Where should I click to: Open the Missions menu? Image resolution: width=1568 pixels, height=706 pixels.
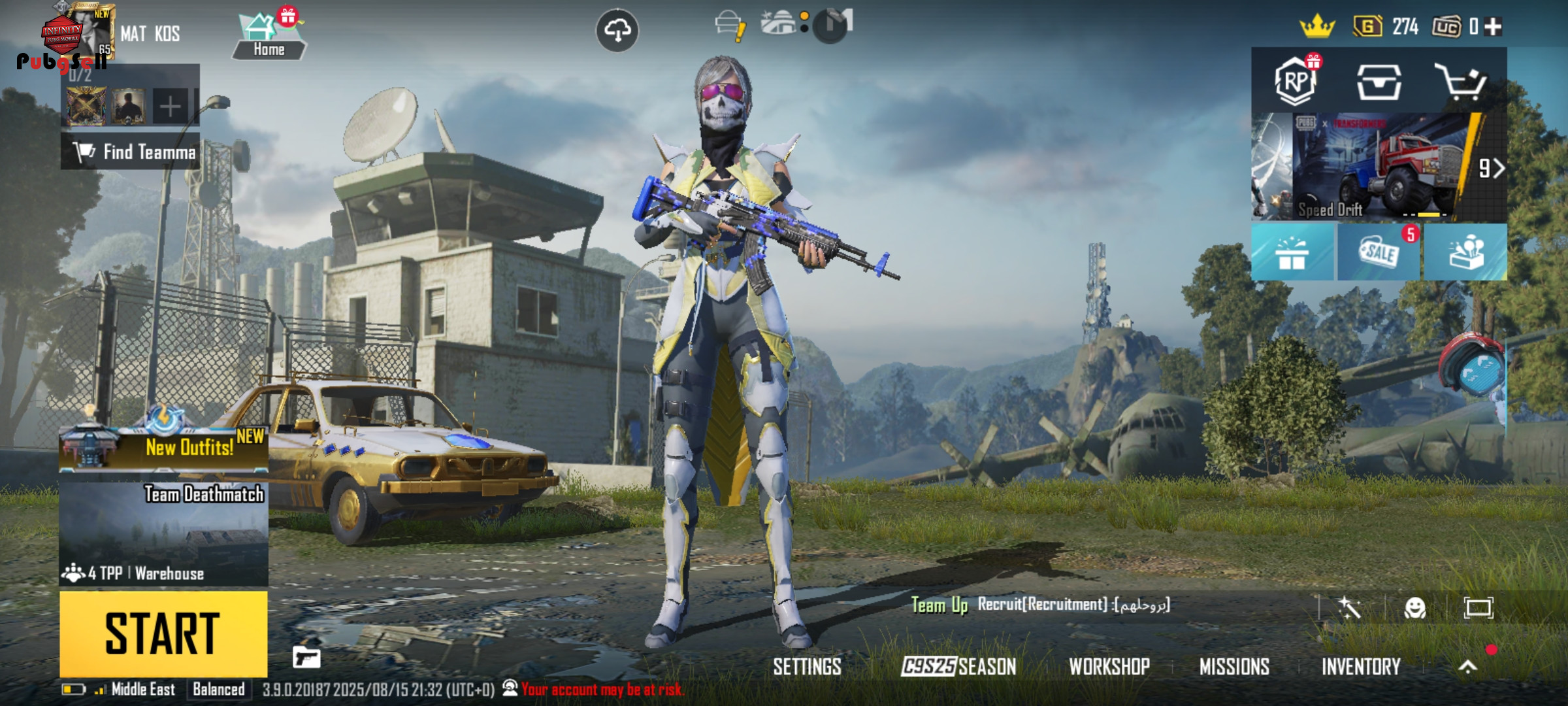(1234, 667)
